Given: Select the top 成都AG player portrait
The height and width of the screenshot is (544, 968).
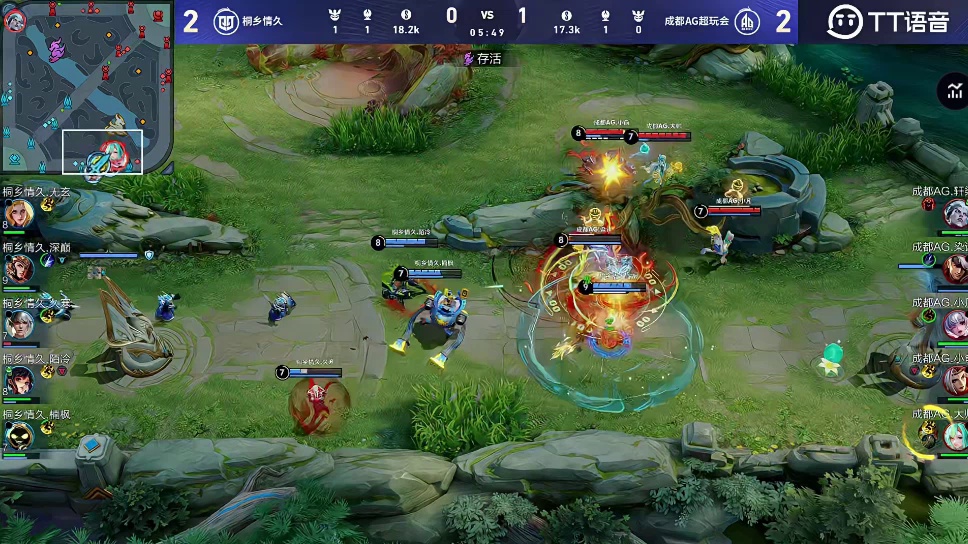Looking at the screenshot, I should pyautogui.click(x=953, y=213).
